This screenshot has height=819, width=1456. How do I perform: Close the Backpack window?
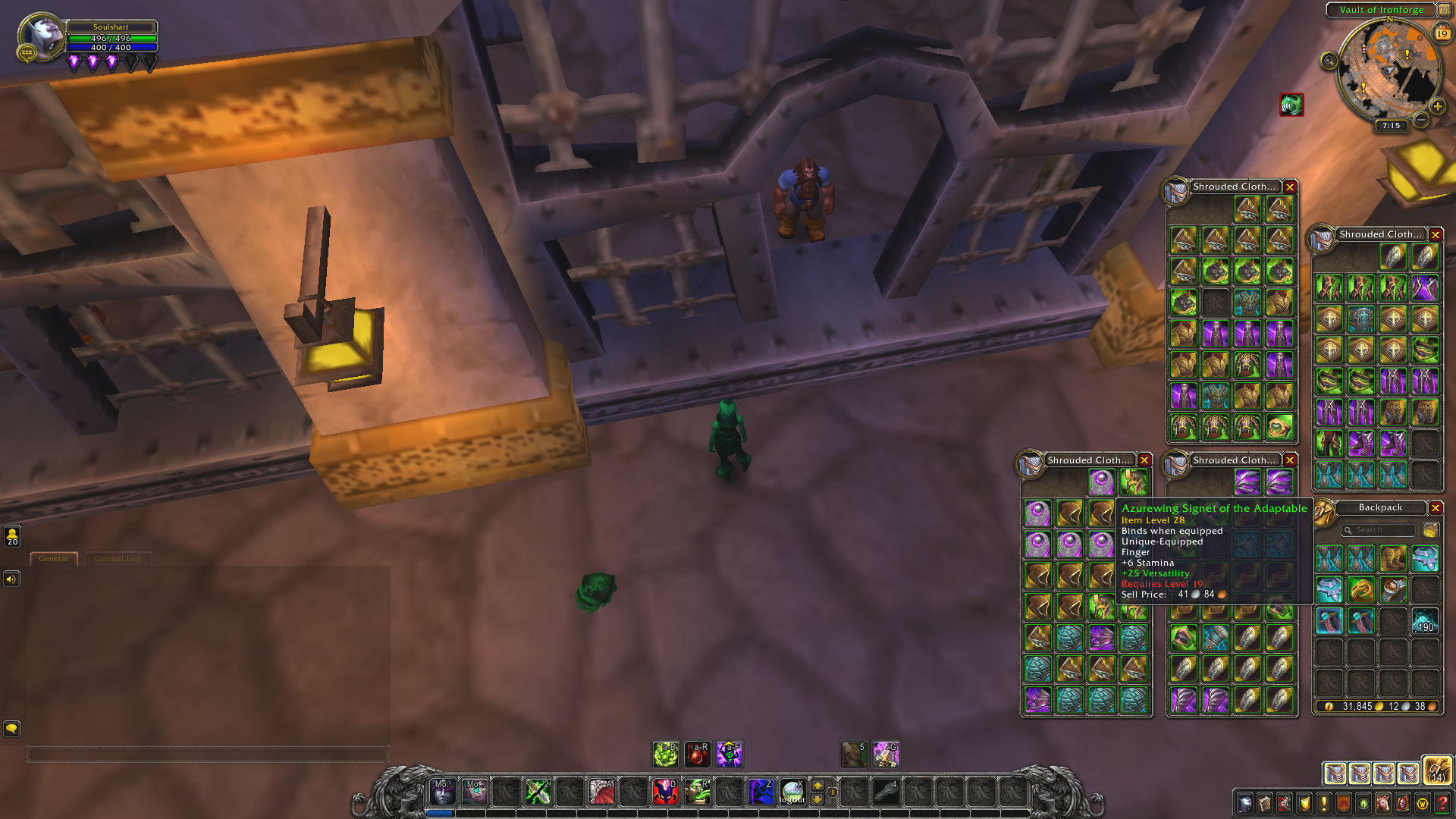point(1436,507)
